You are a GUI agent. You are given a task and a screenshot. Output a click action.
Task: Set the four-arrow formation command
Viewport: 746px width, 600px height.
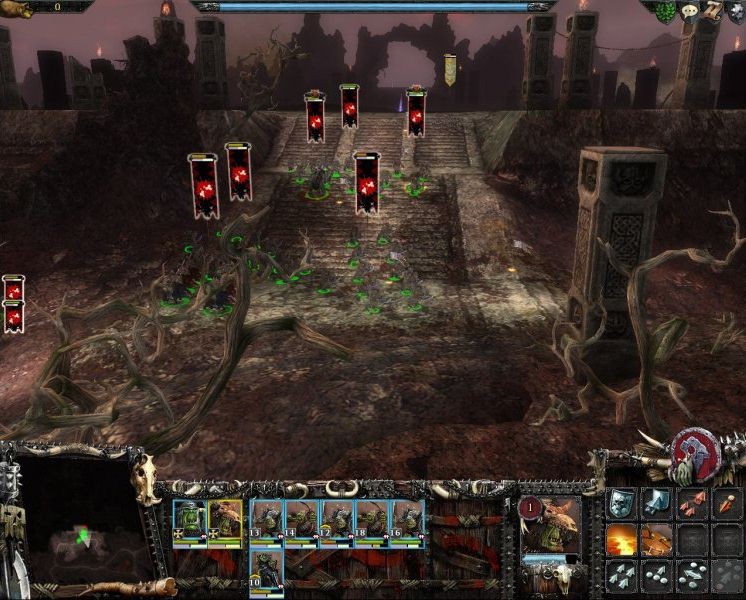[622, 574]
